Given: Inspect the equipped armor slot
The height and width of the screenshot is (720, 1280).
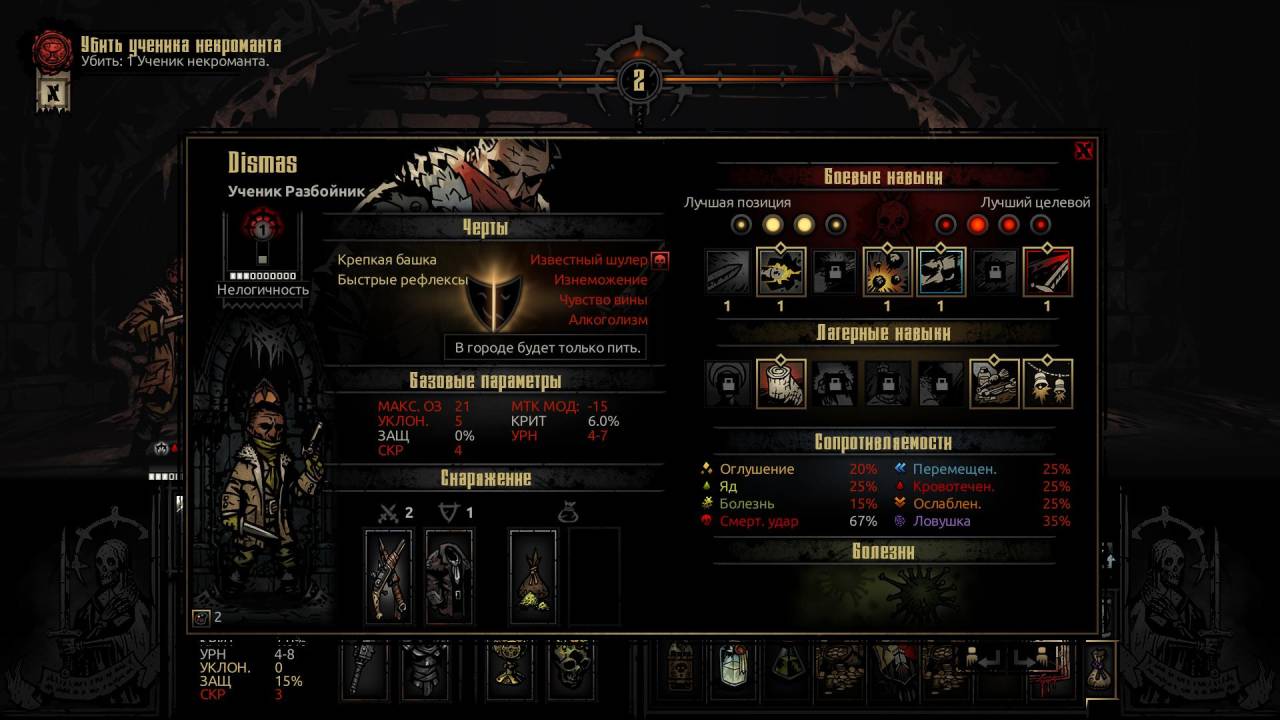Looking at the screenshot, I should pyautogui.click(x=449, y=577).
